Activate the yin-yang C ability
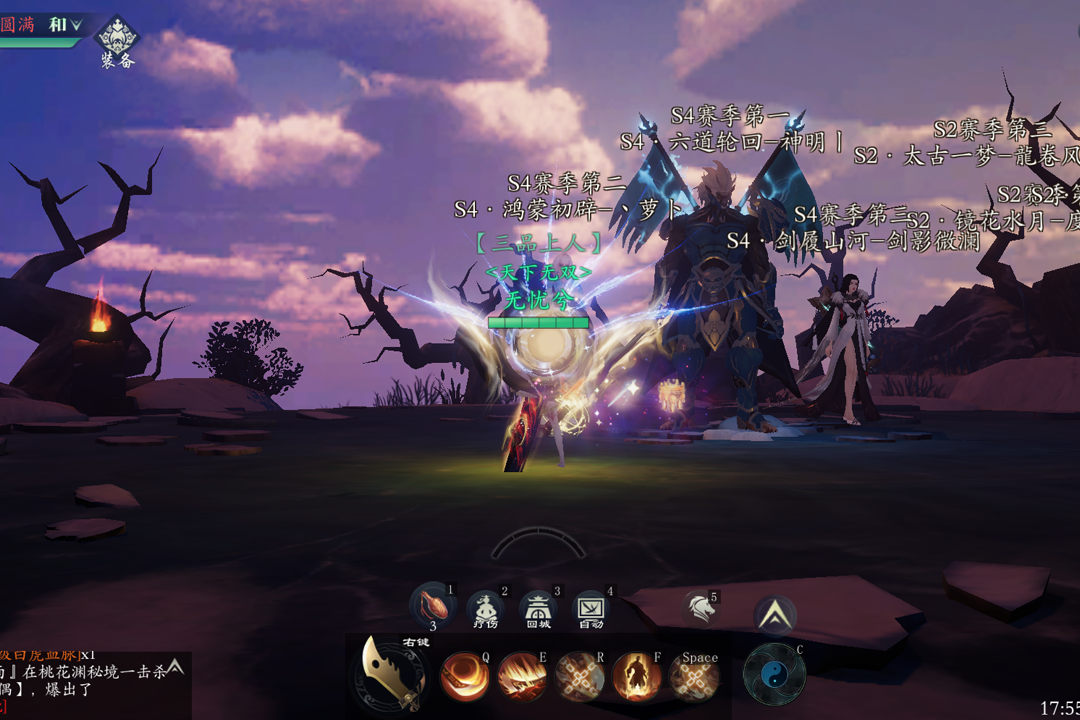Image resolution: width=1080 pixels, height=720 pixels. click(x=774, y=675)
